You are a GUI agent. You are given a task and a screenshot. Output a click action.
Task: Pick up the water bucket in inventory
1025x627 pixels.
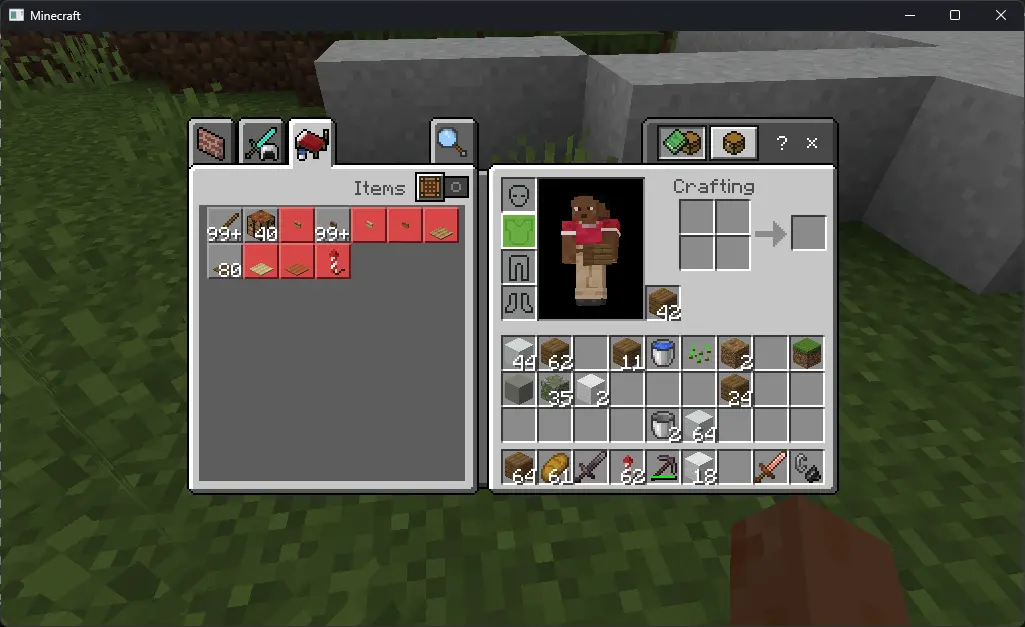[662, 353]
